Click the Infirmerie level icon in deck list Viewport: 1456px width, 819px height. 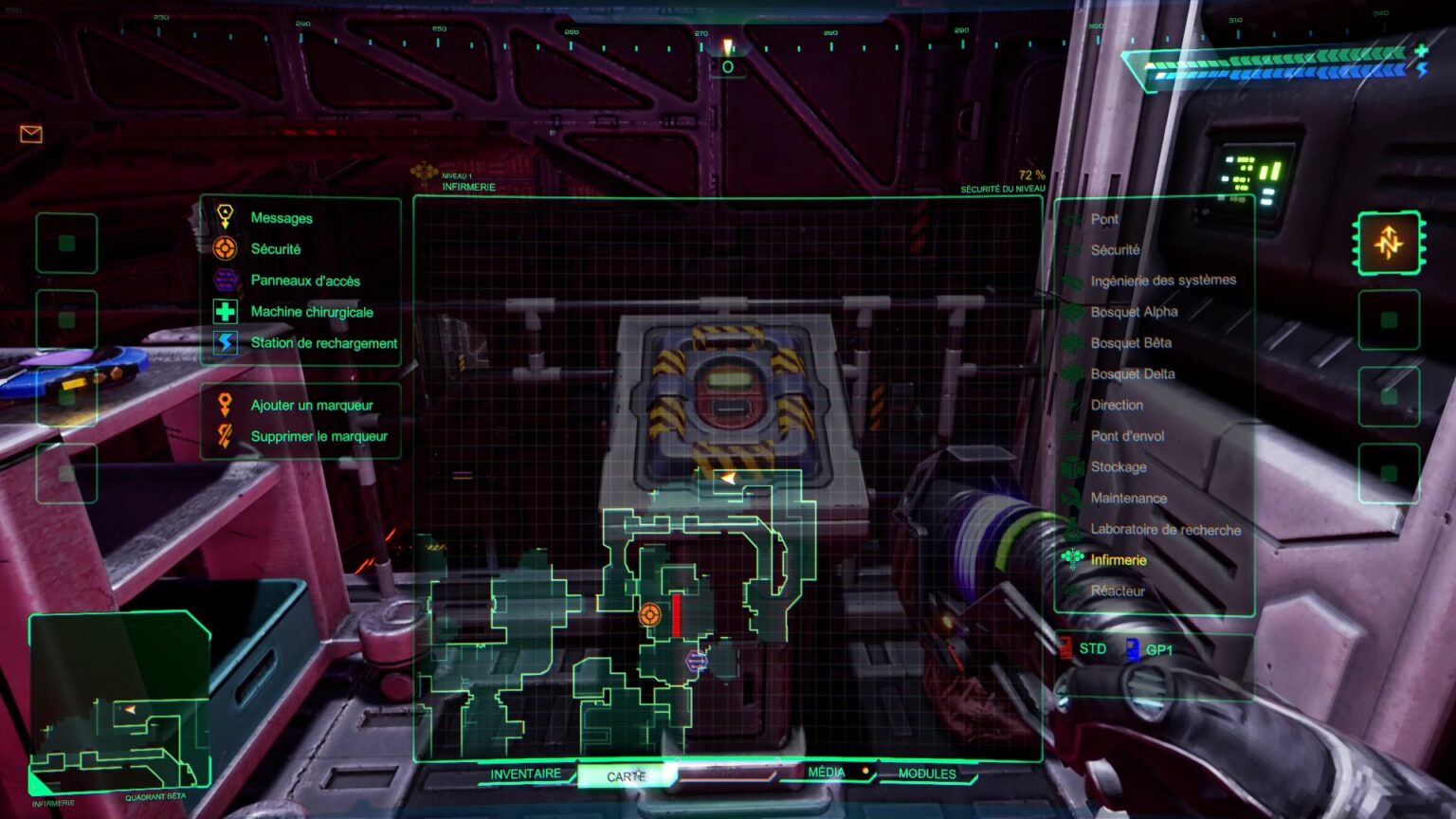pyautogui.click(x=1073, y=560)
